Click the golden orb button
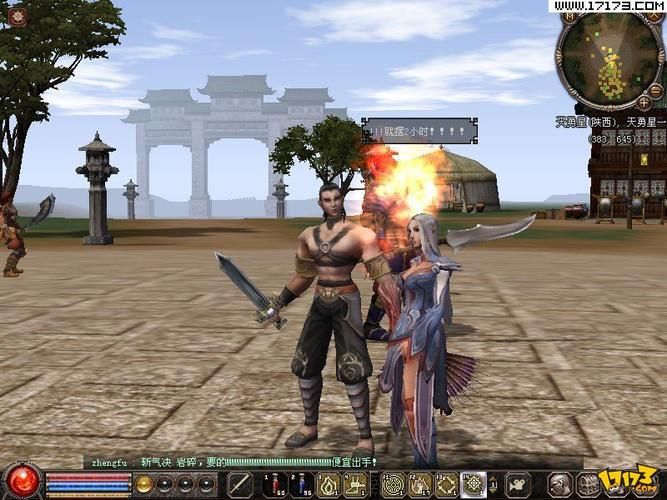667x500 pixels. click(x=144, y=484)
